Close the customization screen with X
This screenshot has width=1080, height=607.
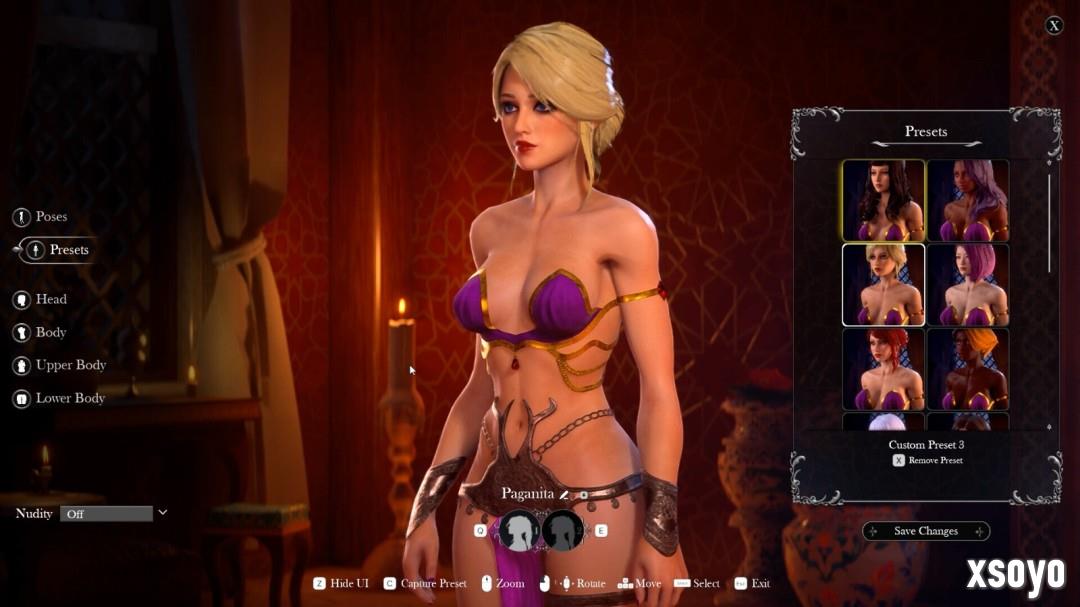coord(1054,26)
